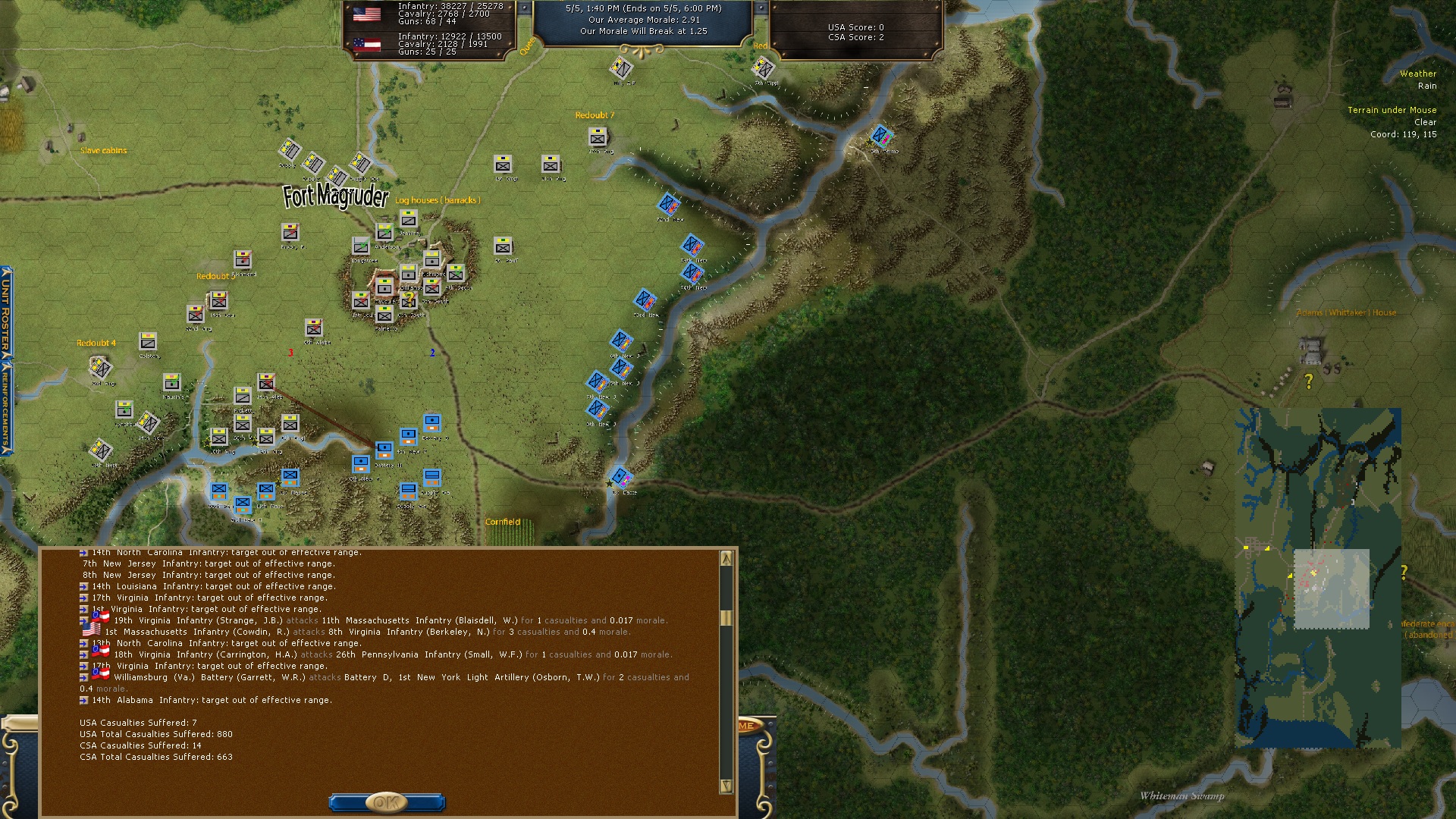Open the Unit Roster side tab
The height and width of the screenshot is (819, 1456).
(6, 312)
